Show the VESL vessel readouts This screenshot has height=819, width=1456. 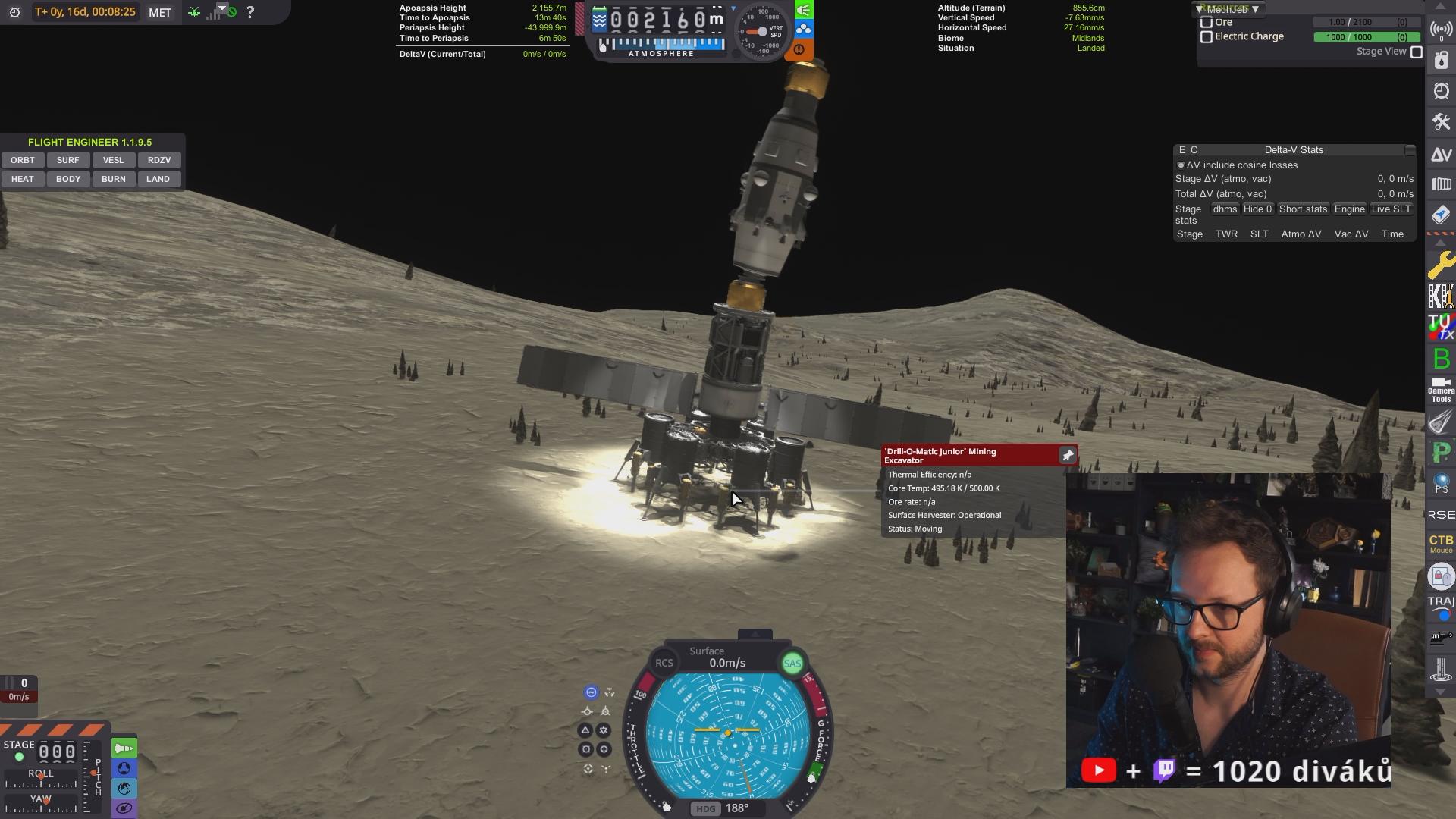pyautogui.click(x=113, y=160)
